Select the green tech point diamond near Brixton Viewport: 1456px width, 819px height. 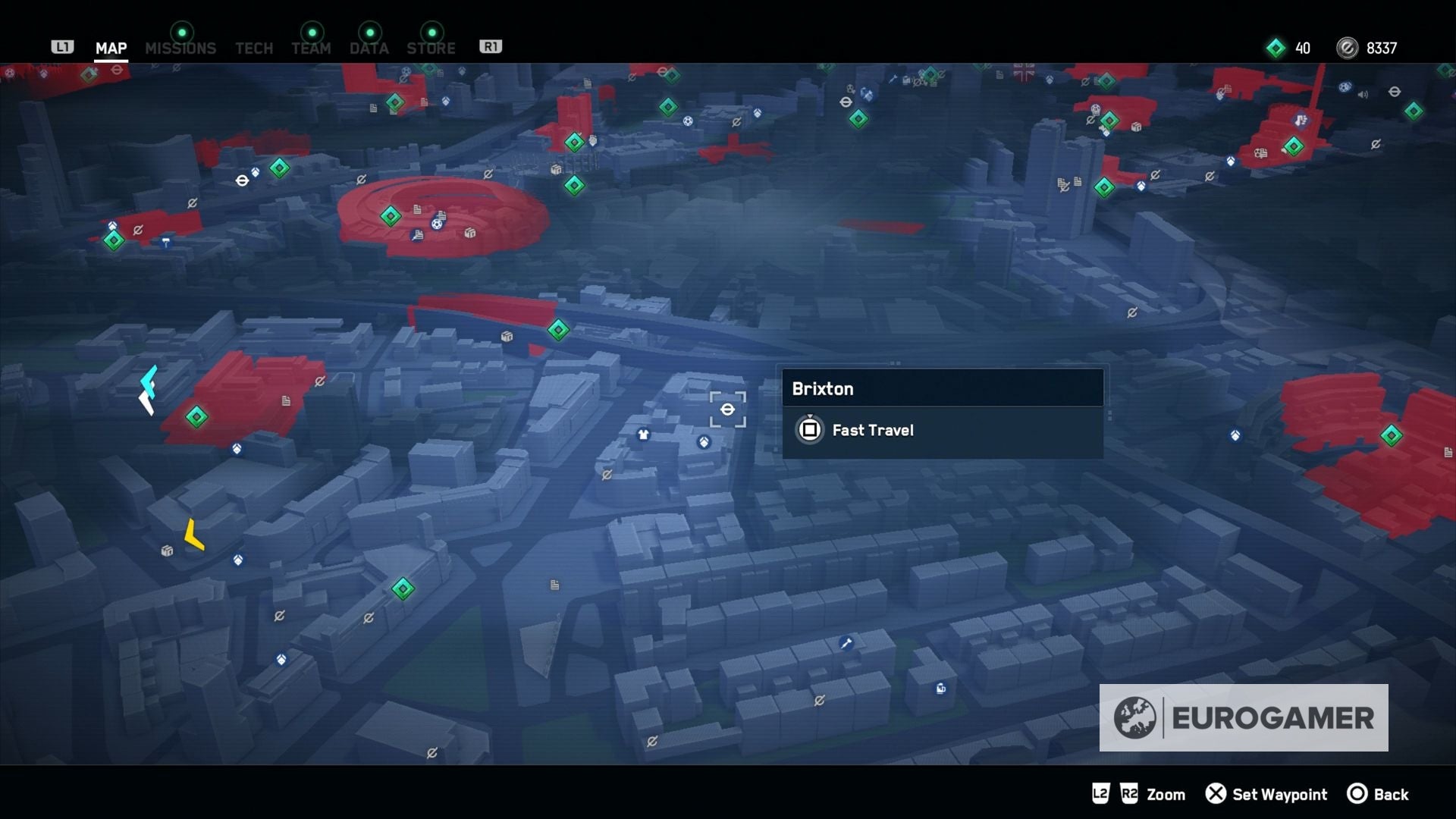coord(557,330)
